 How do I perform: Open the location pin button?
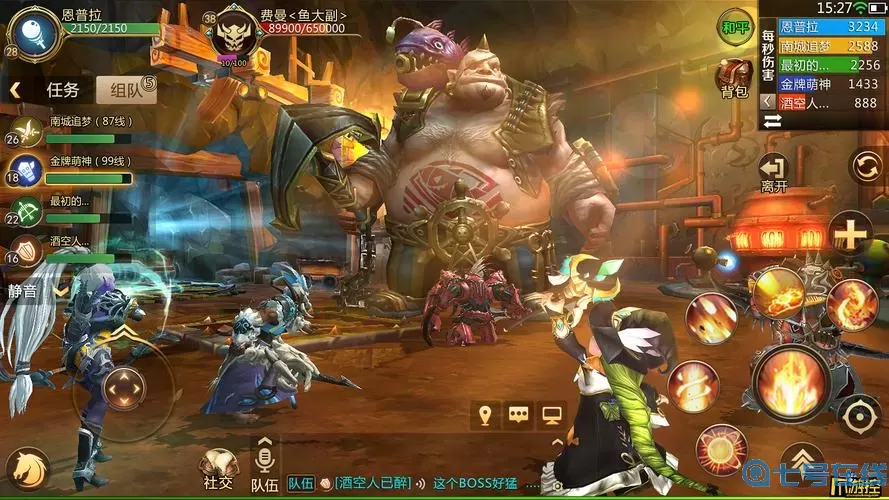coord(486,415)
